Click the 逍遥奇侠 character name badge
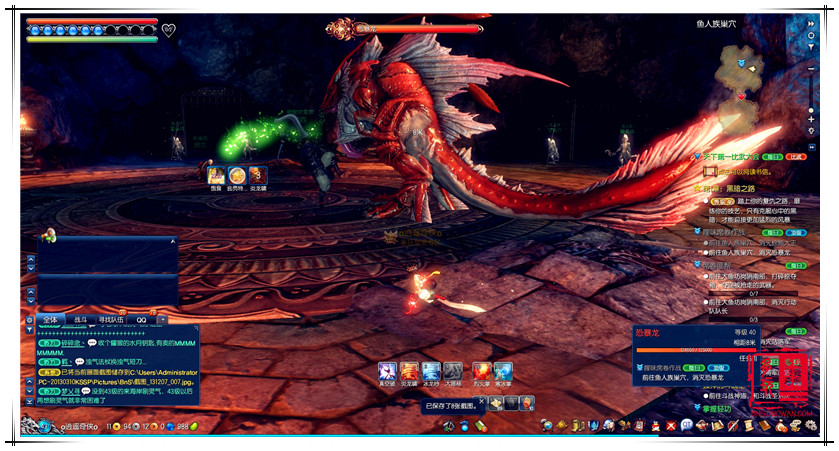 coord(75,428)
